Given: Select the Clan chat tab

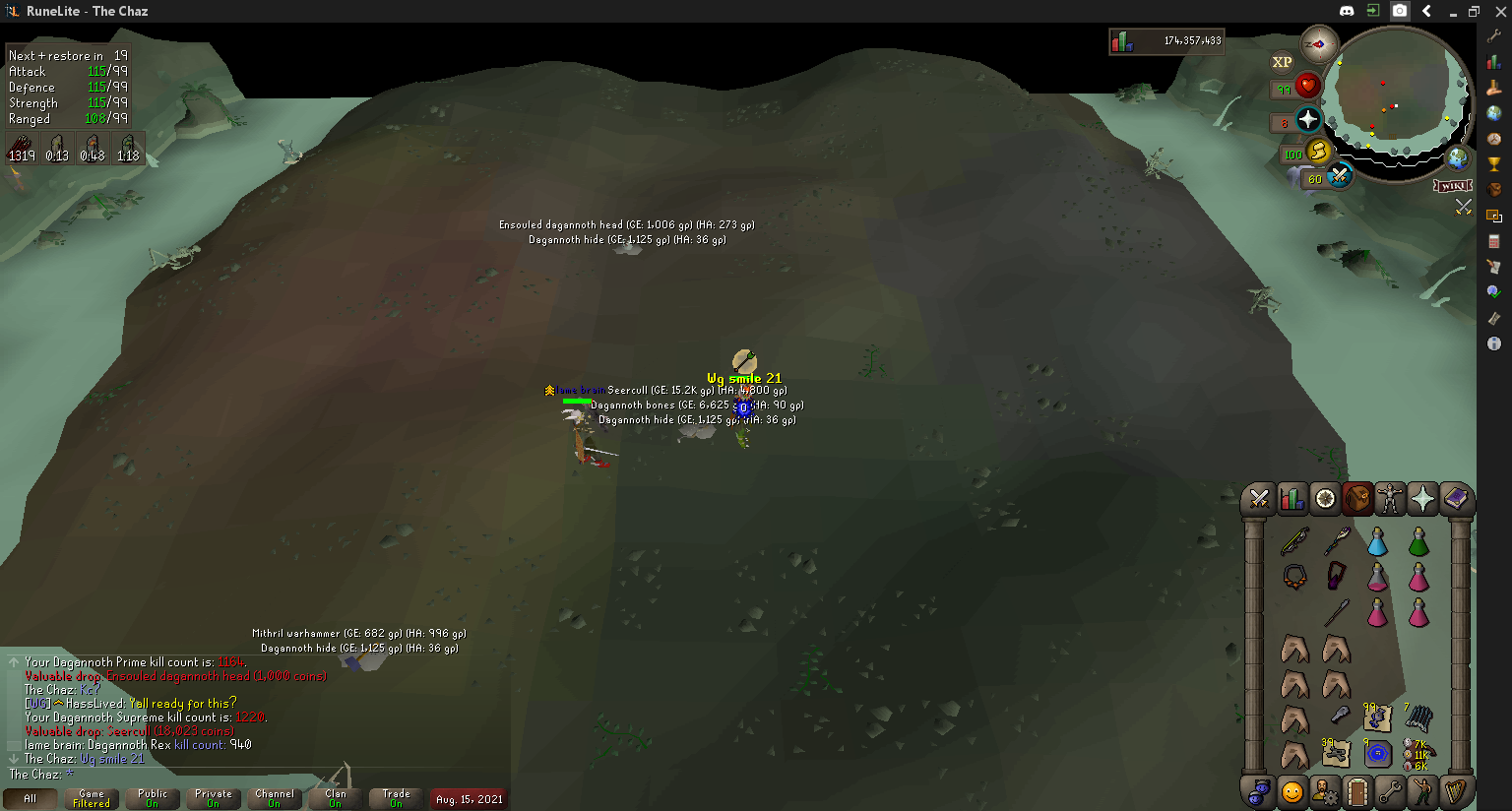Looking at the screenshot, I should point(336,798).
